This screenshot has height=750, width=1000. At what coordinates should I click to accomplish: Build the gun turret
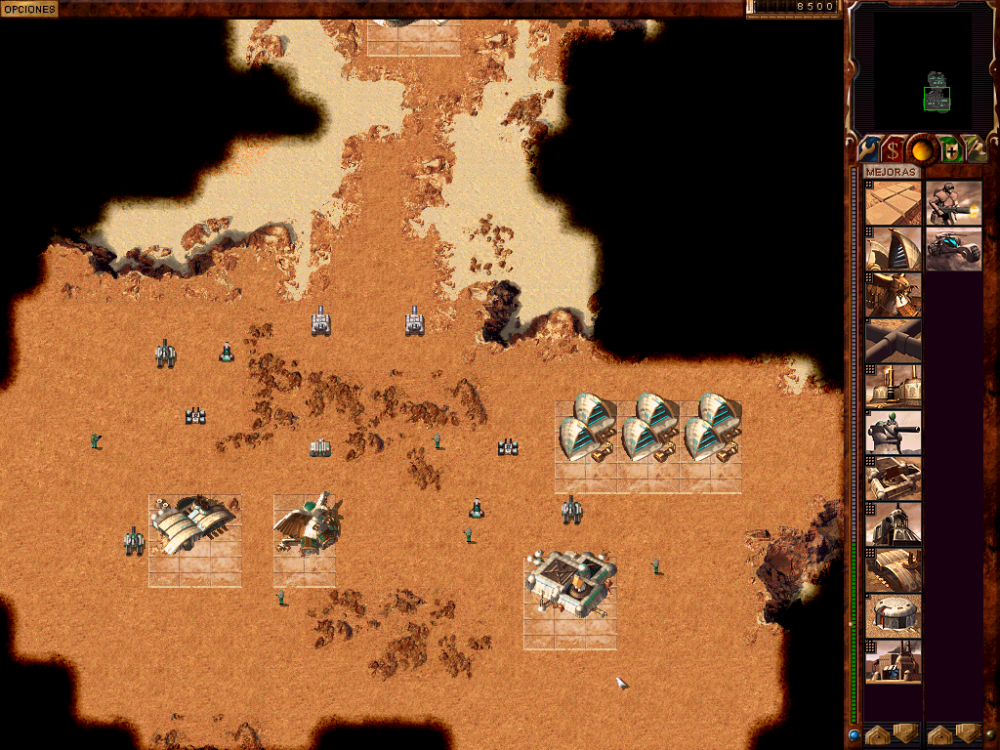893,432
